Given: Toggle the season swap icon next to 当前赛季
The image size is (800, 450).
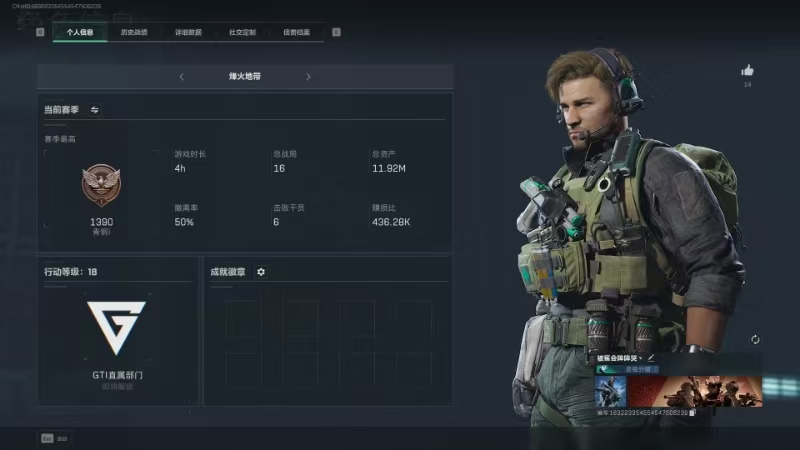Looking at the screenshot, I should coord(95,109).
